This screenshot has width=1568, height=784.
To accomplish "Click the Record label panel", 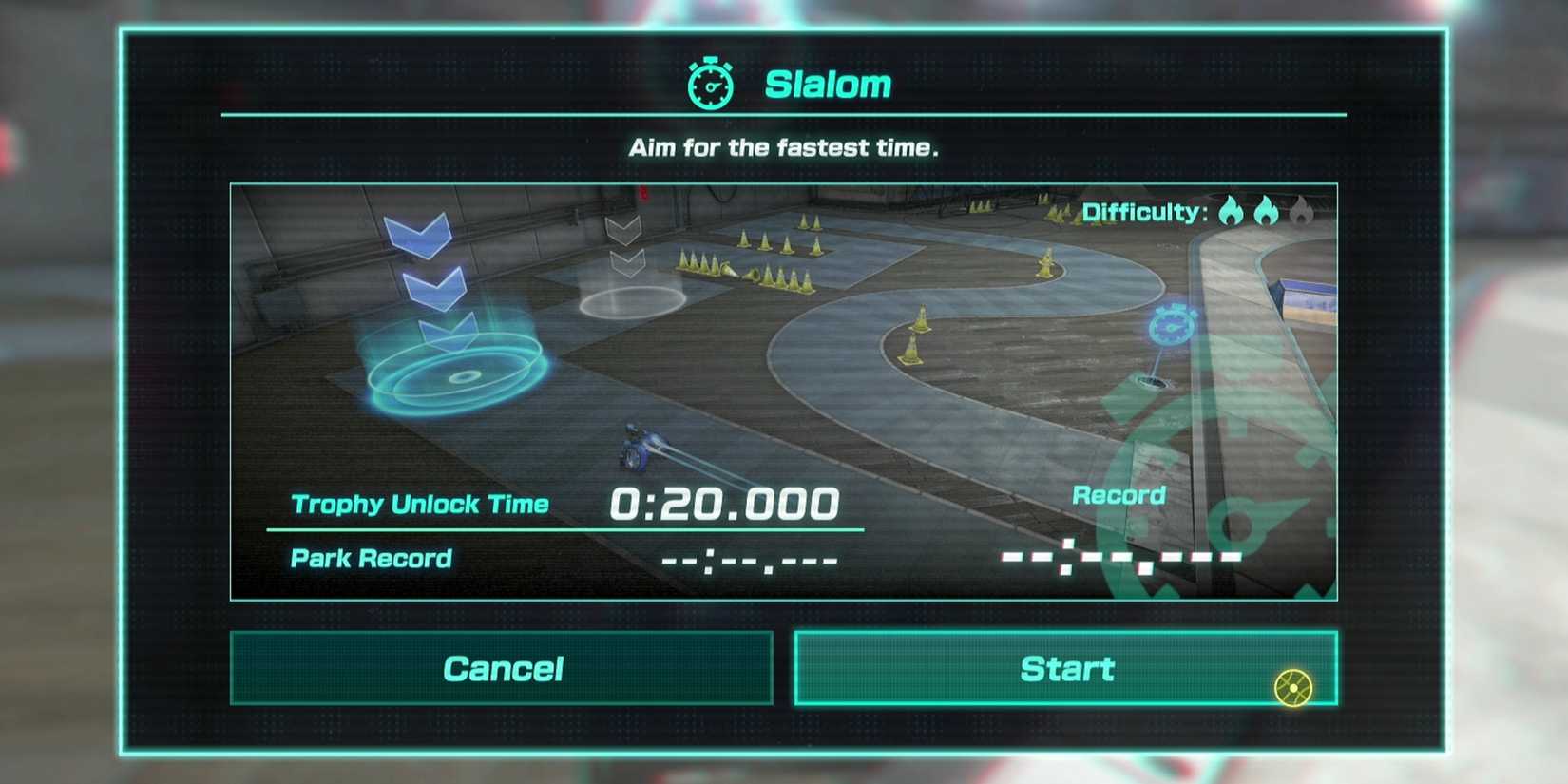I will coord(1119,494).
